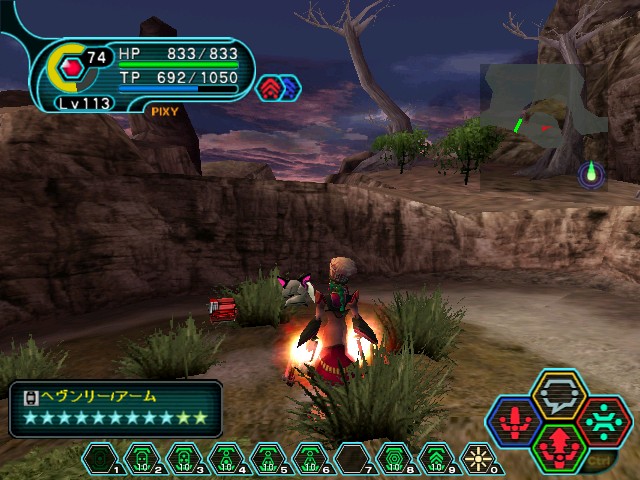Screen dimensions: 640x480
Task: Click the green compass marker near minimap
Action: pyautogui.click(x=592, y=174)
